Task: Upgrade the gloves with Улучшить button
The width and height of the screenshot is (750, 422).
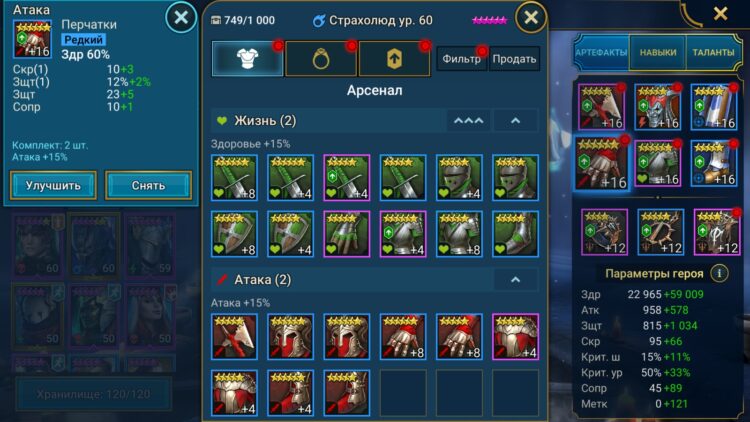Action: [54, 185]
